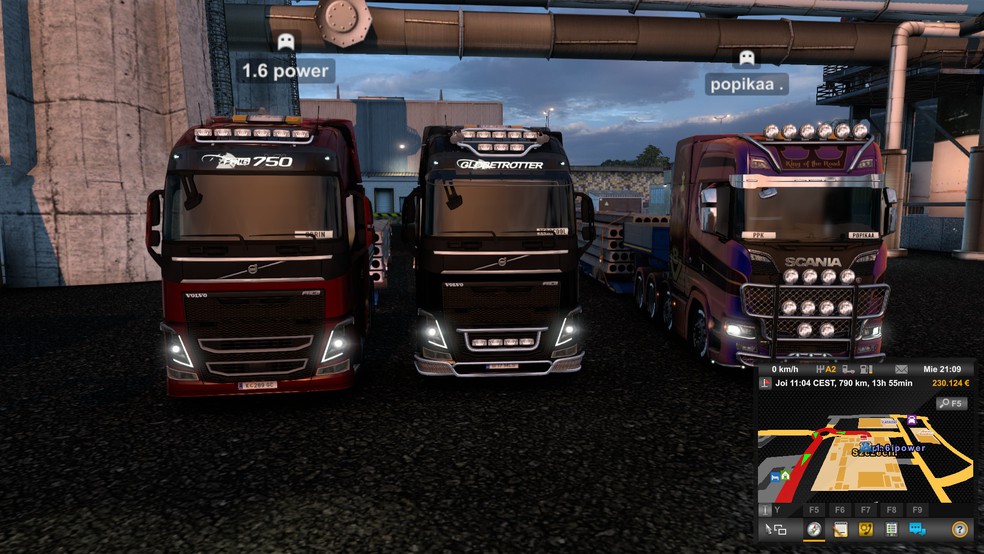Switch to the navigation compass tab
The image size is (984, 554).
pyautogui.click(x=814, y=529)
